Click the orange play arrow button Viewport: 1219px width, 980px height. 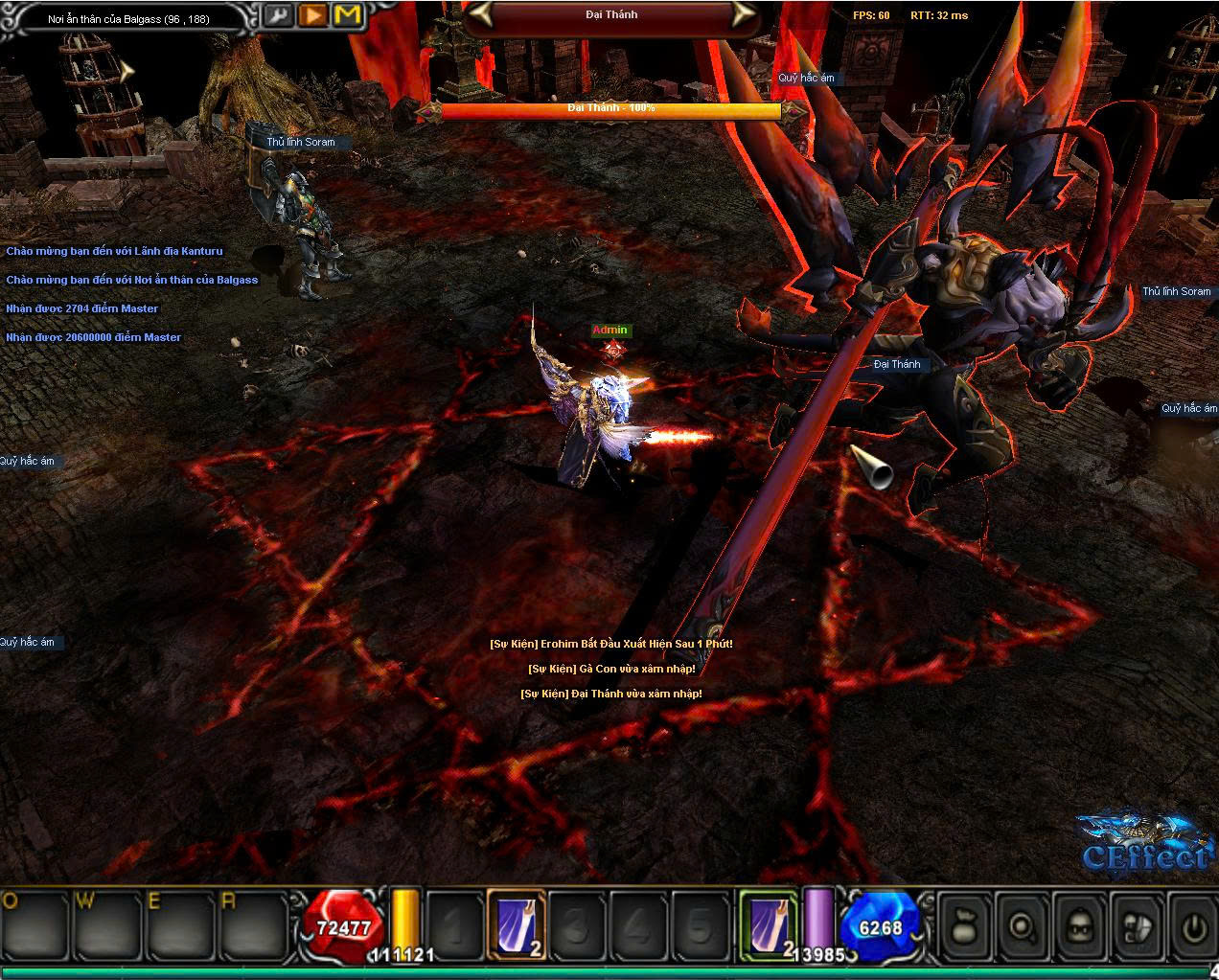pyautogui.click(x=313, y=15)
